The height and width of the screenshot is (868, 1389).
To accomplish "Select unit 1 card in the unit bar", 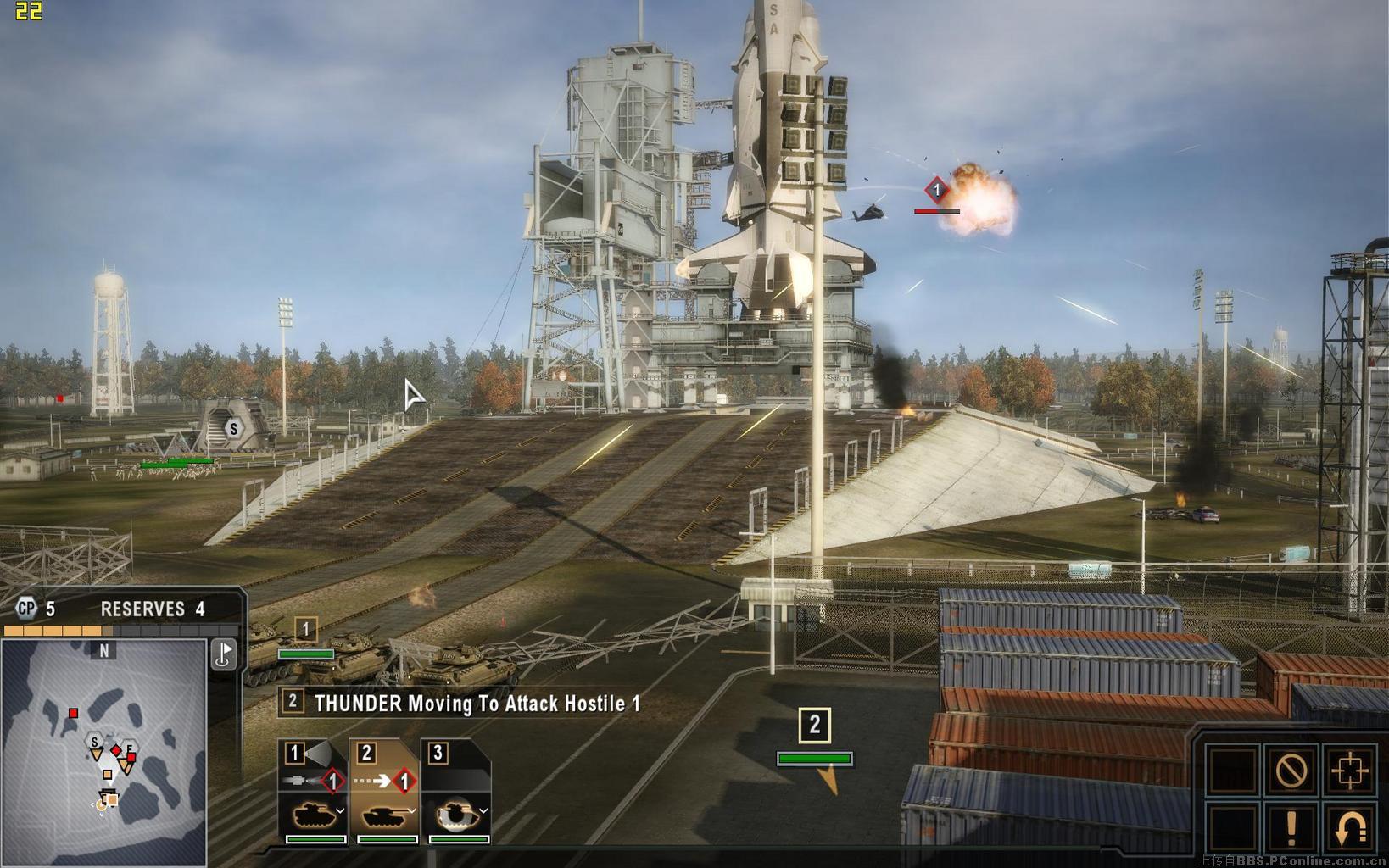I will (314, 793).
